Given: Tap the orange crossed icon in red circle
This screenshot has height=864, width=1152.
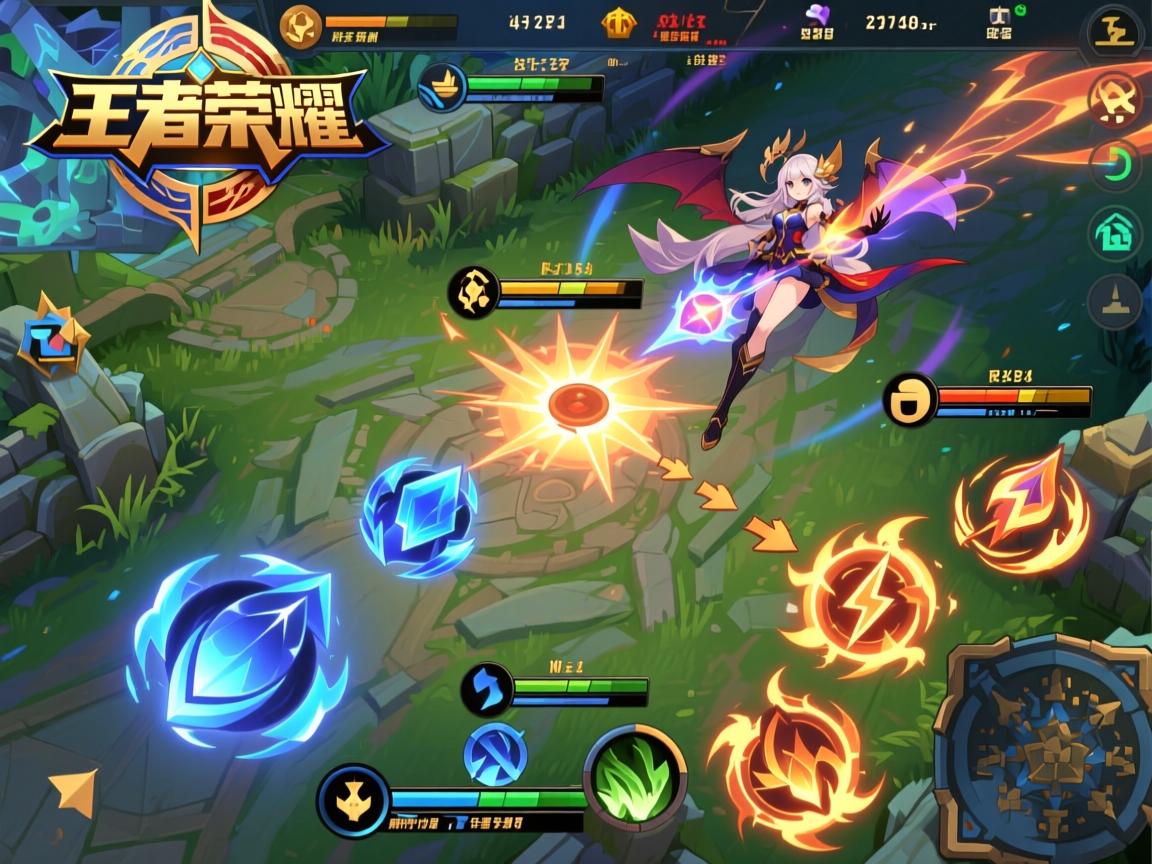Looking at the screenshot, I should 1114,98.
